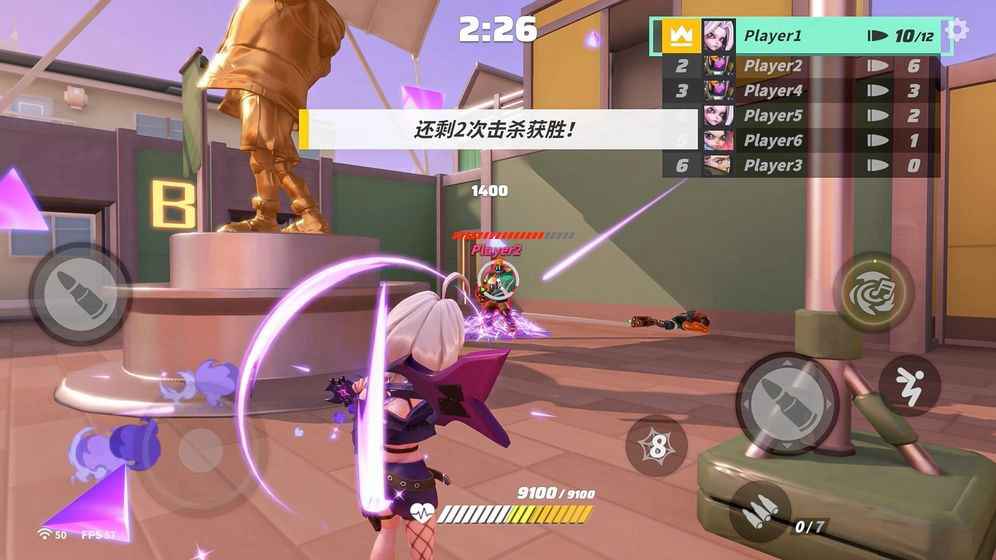996x560 pixels.
Task: Choose the Player5 scoreboard row
Action: point(800,116)
